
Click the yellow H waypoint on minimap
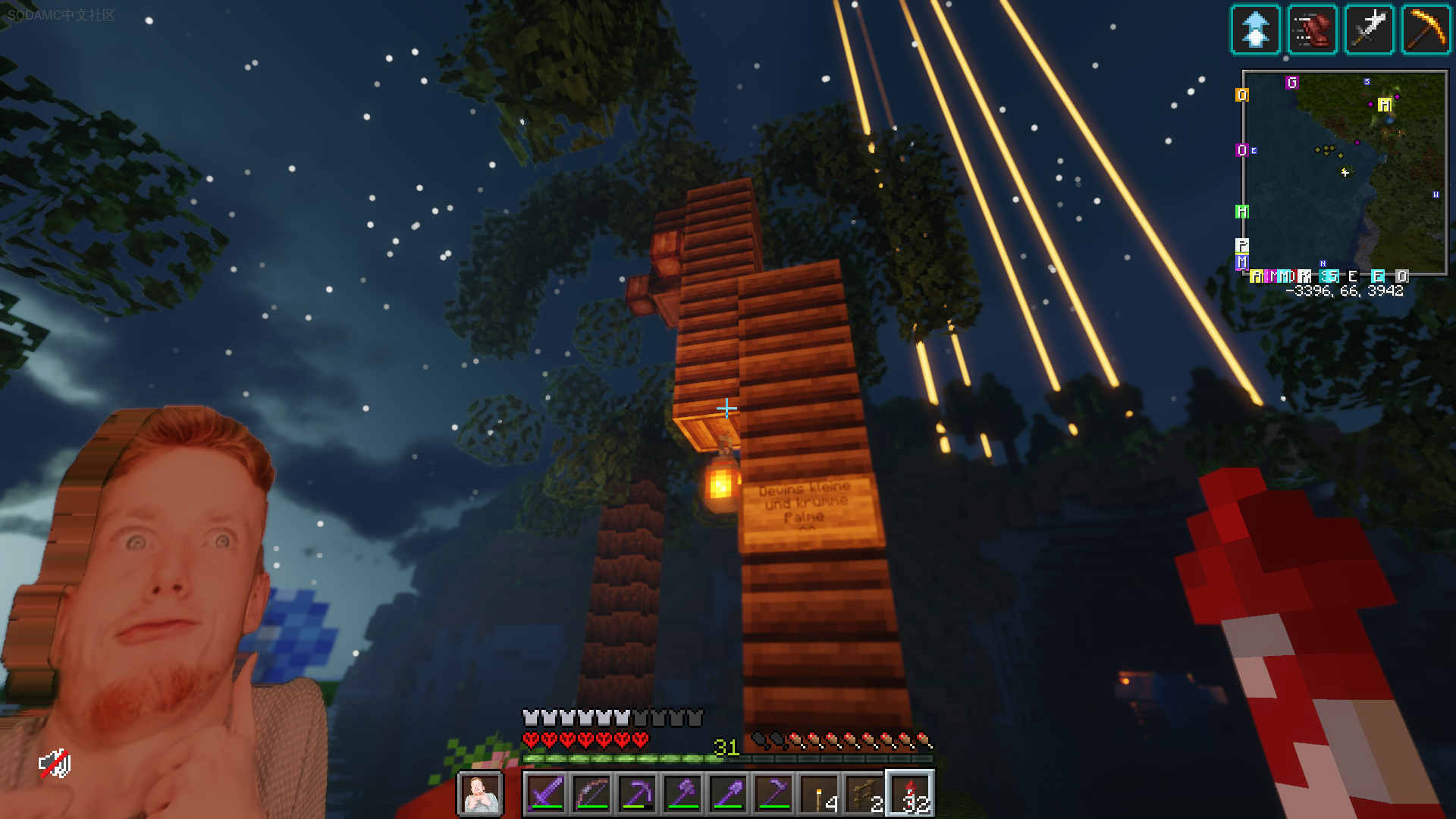tap(1385, 105)
